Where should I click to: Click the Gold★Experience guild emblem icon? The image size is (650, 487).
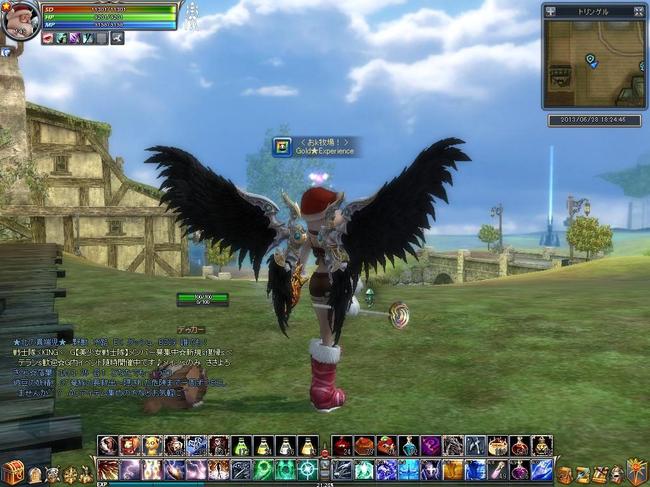(x=282, y=146)
